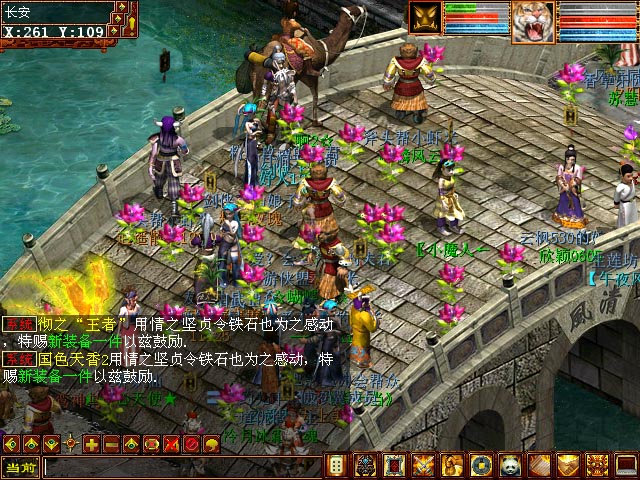Screen dimensions: 640x480
Task: Select the golden demon pet portrait
Action: pyautogui.click(x=425, y=19)
